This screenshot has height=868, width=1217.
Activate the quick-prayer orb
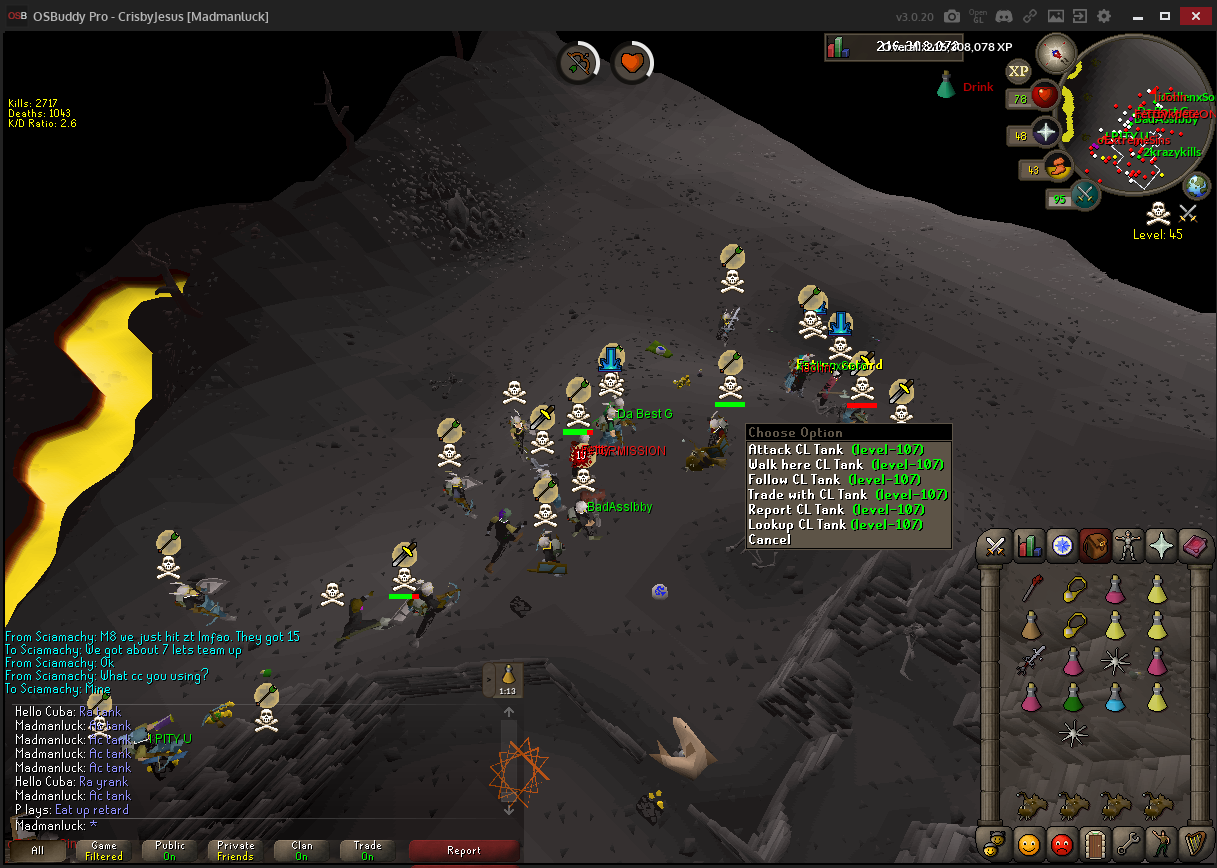(1045, 133)
